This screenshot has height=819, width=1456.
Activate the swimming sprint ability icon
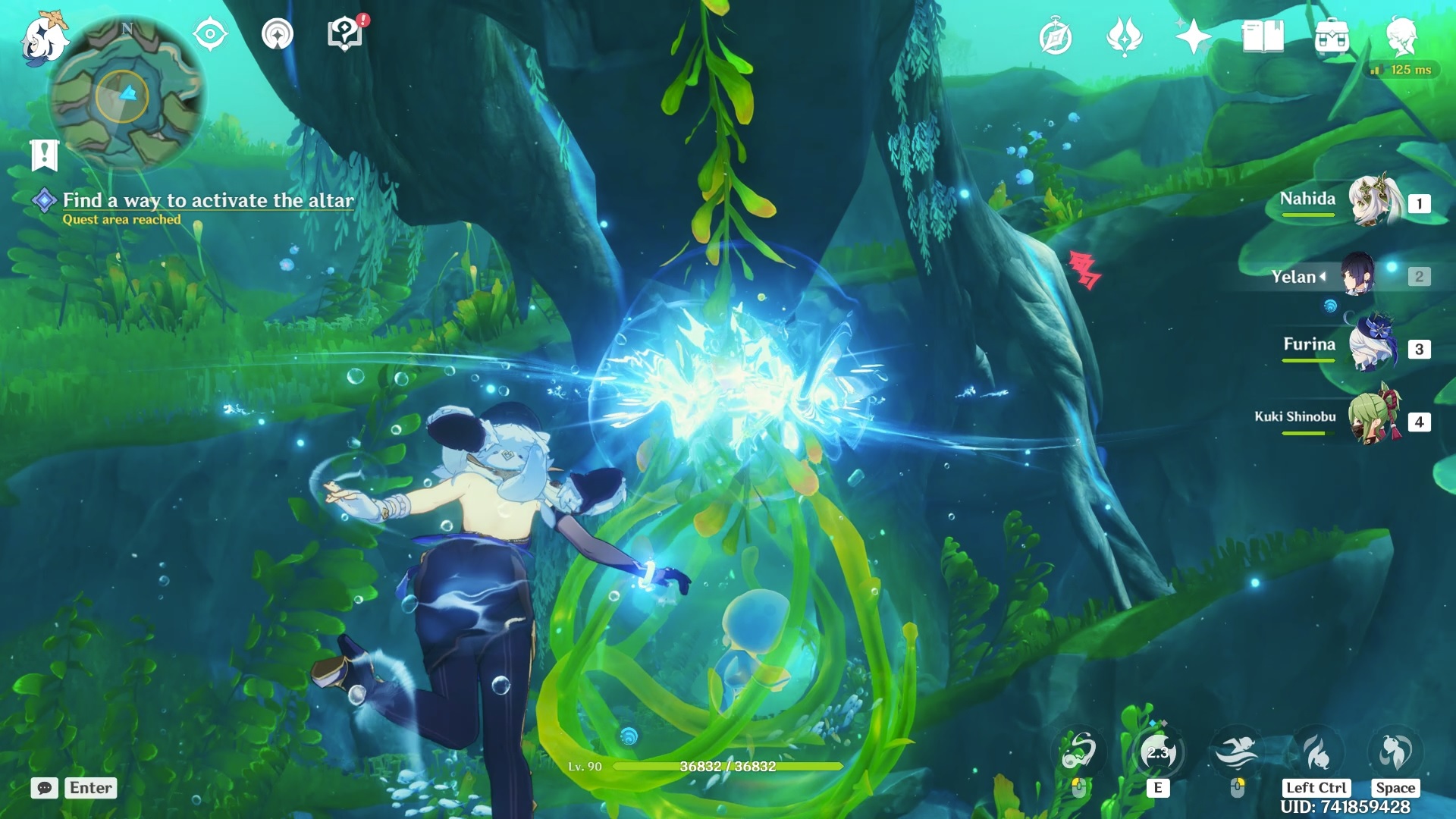[1237, 753]
